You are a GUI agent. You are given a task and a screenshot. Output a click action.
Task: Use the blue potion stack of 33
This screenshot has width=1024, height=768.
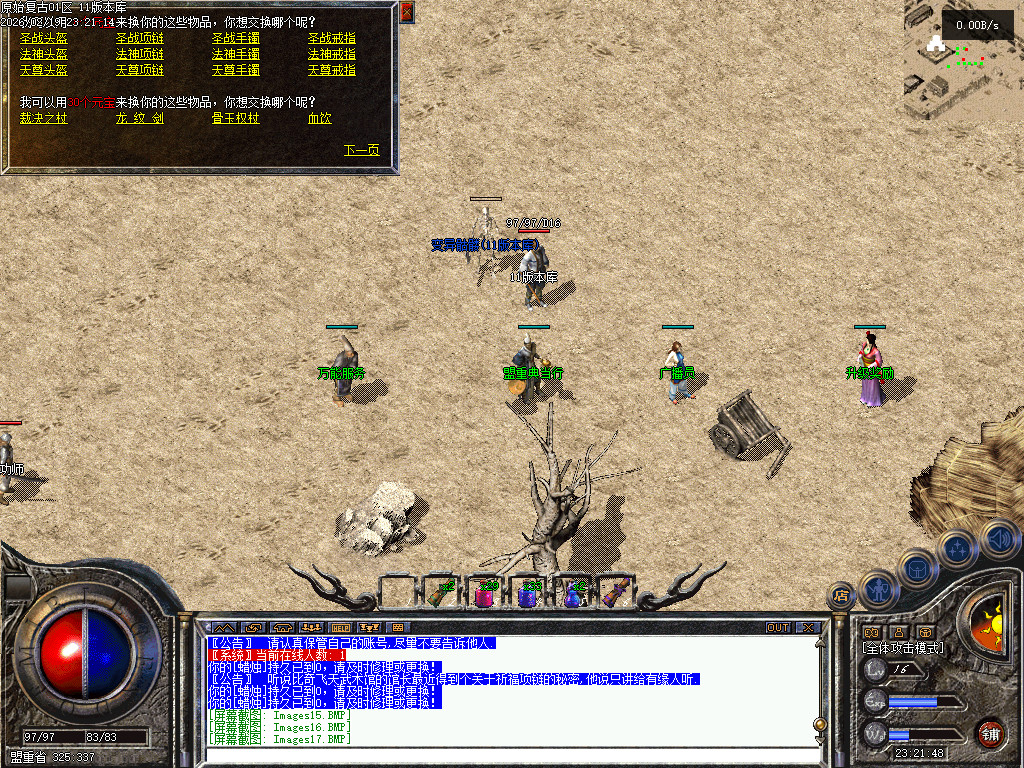pyautogui.click(x=529, y=595)
